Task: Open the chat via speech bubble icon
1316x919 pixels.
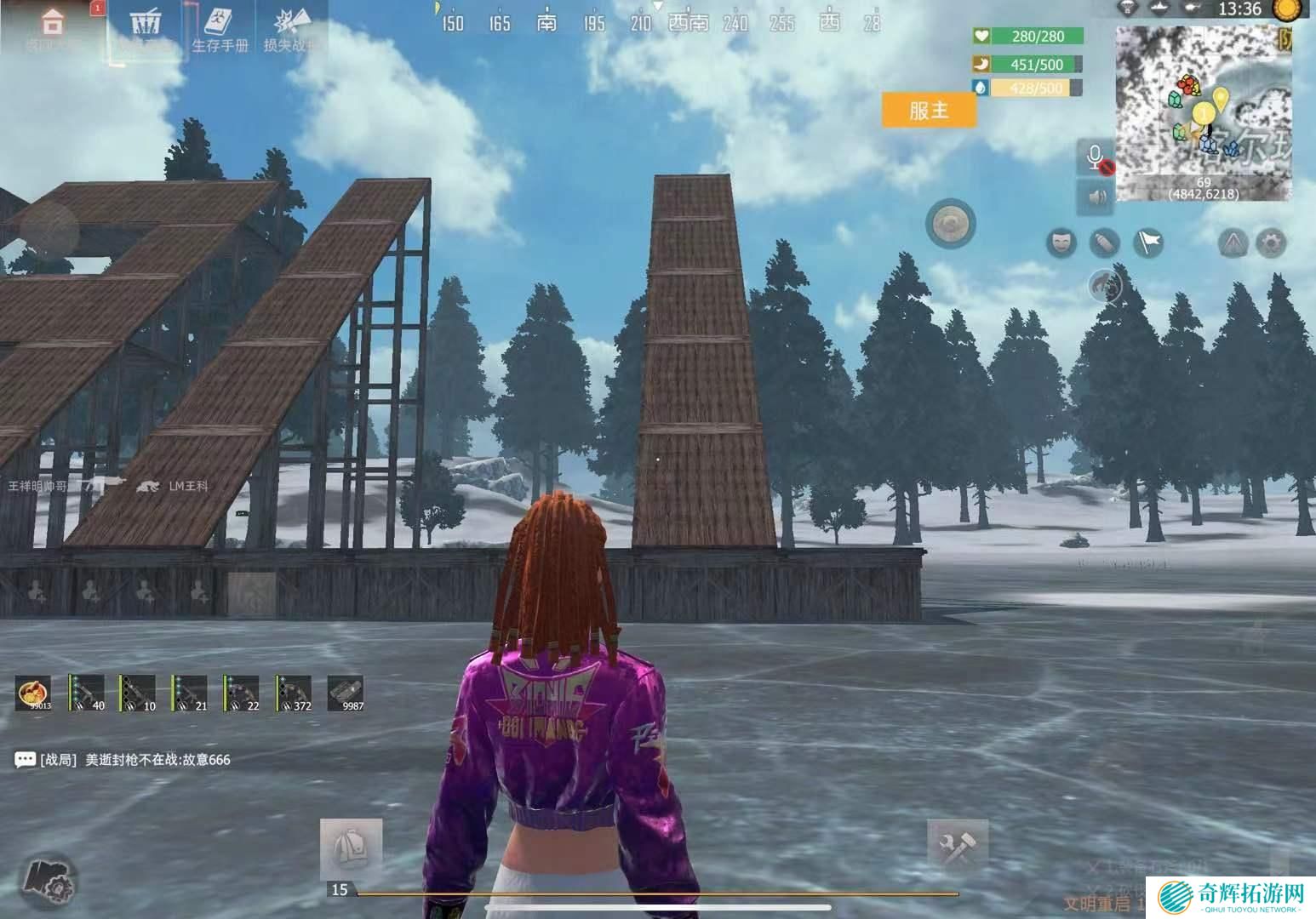Action: tap(26, 759)
